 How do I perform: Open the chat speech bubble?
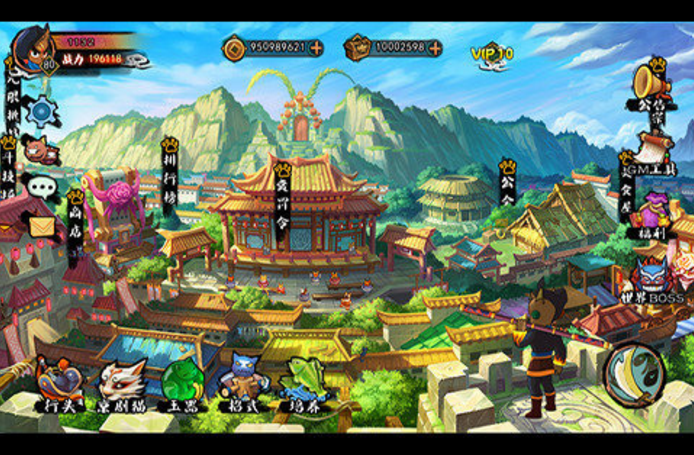click(x=41, y=187)
